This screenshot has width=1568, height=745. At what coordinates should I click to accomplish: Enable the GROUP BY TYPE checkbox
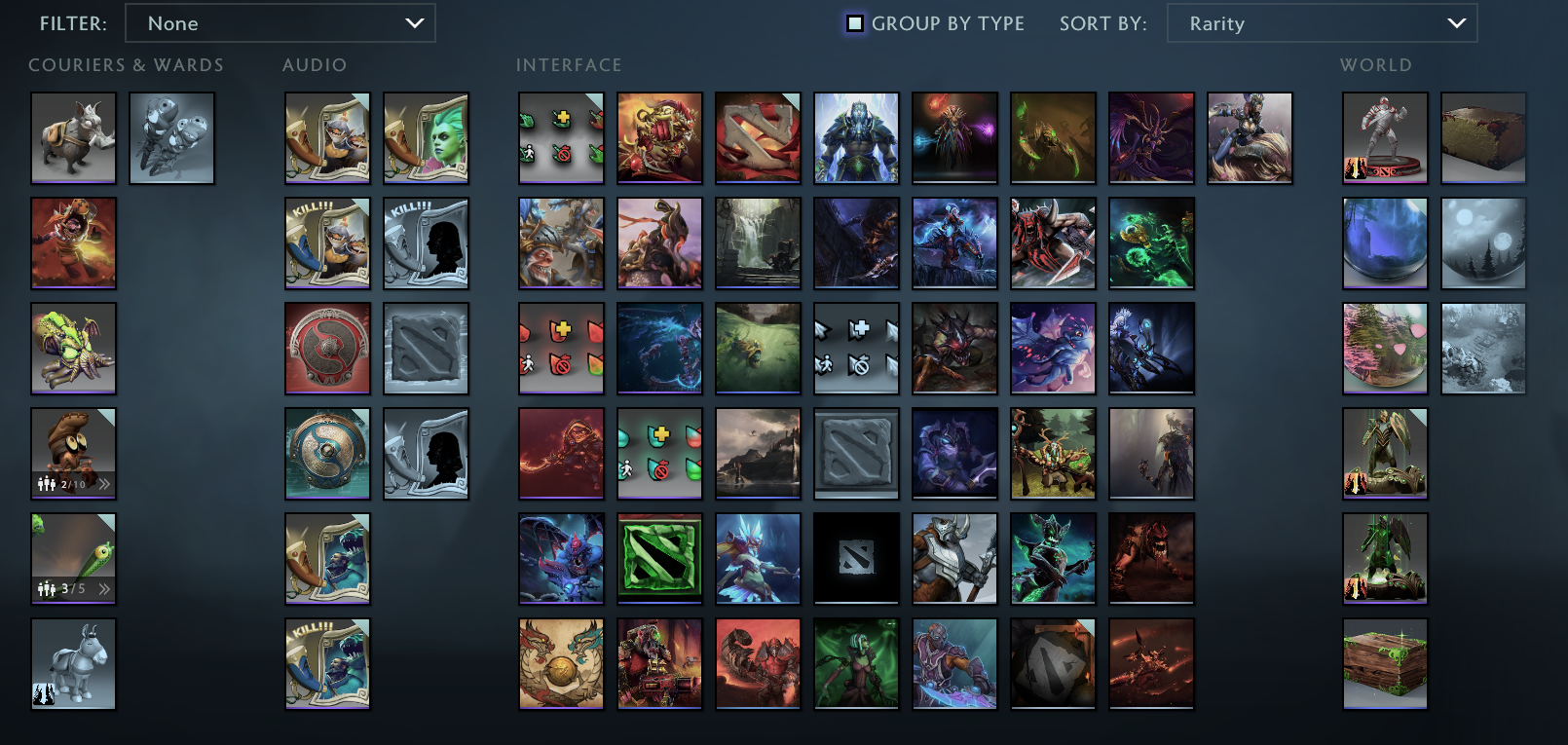tap(855, 22)
